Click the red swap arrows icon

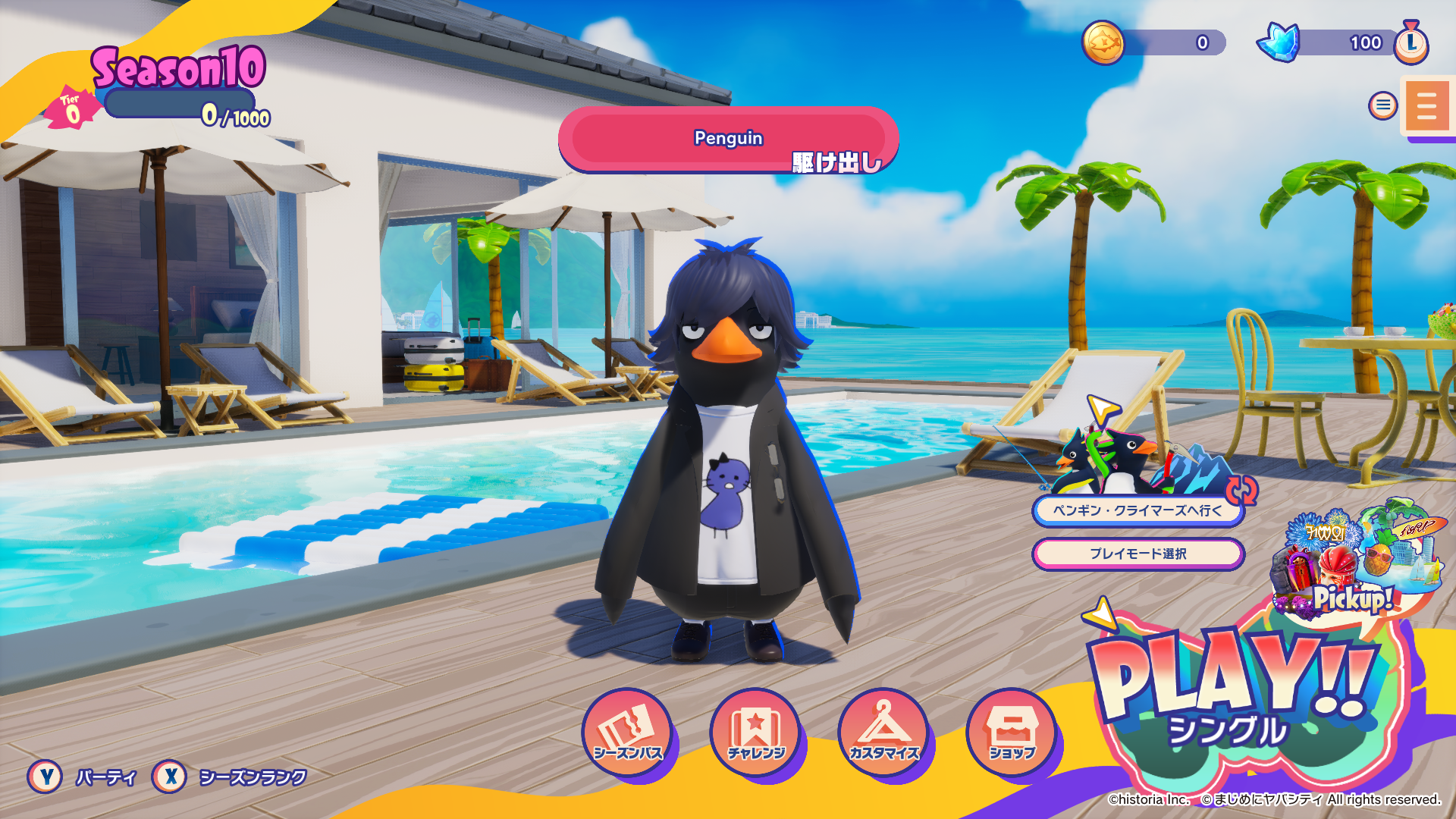pos(1242,490)
